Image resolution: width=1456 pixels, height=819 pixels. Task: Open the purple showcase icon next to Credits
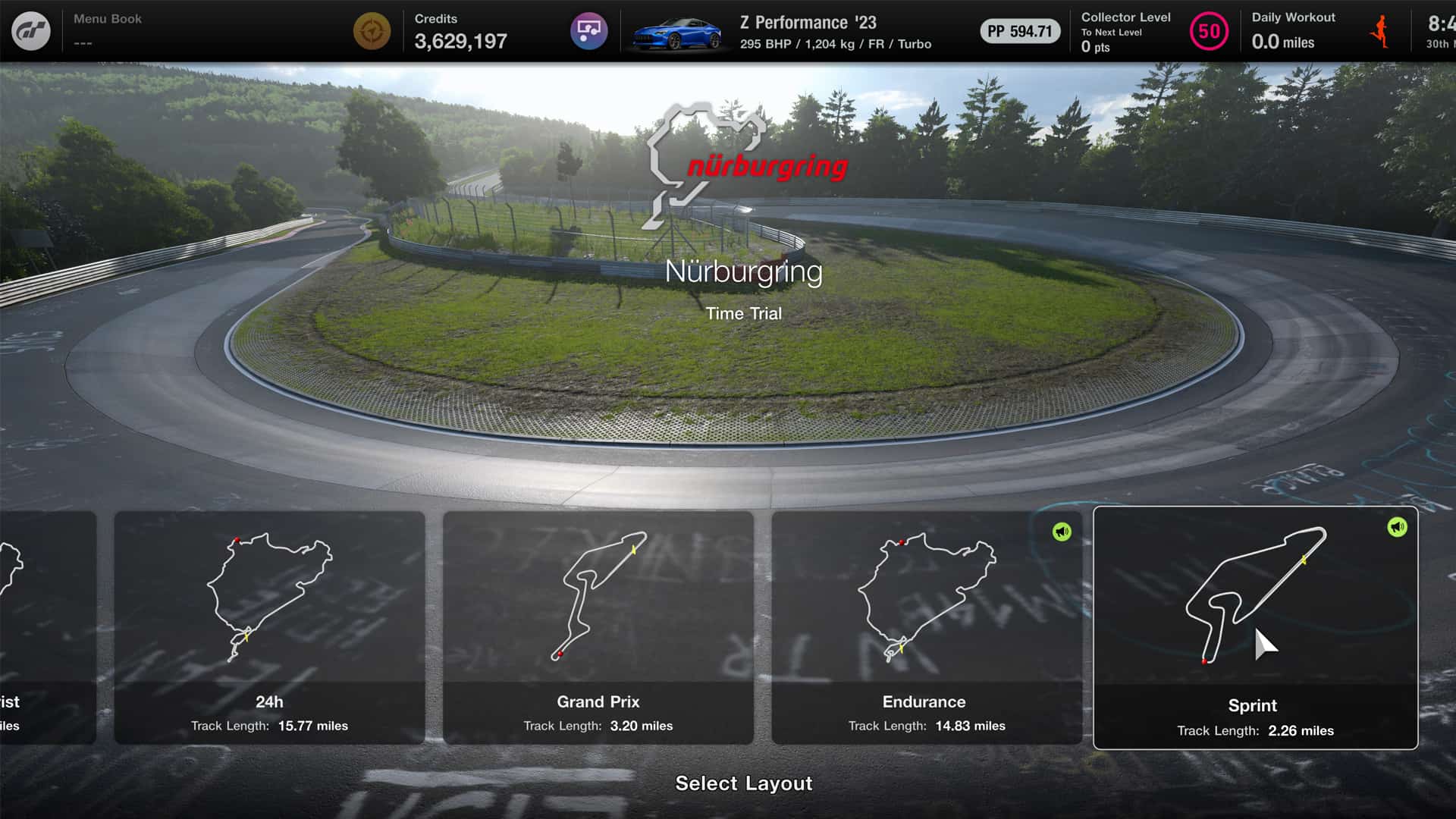(589, 31)
